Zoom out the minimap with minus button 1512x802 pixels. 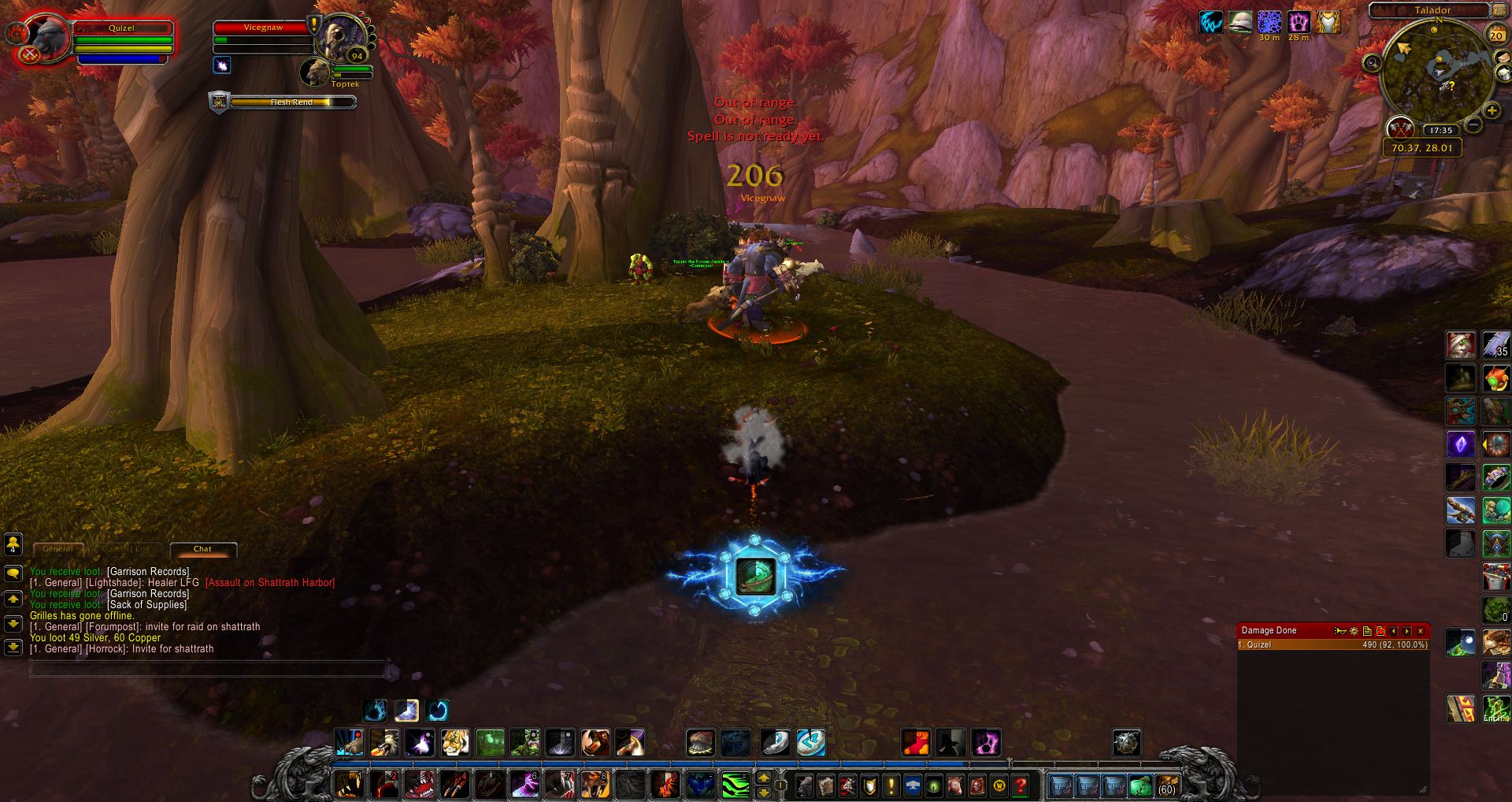click(x=1474, y=124)
